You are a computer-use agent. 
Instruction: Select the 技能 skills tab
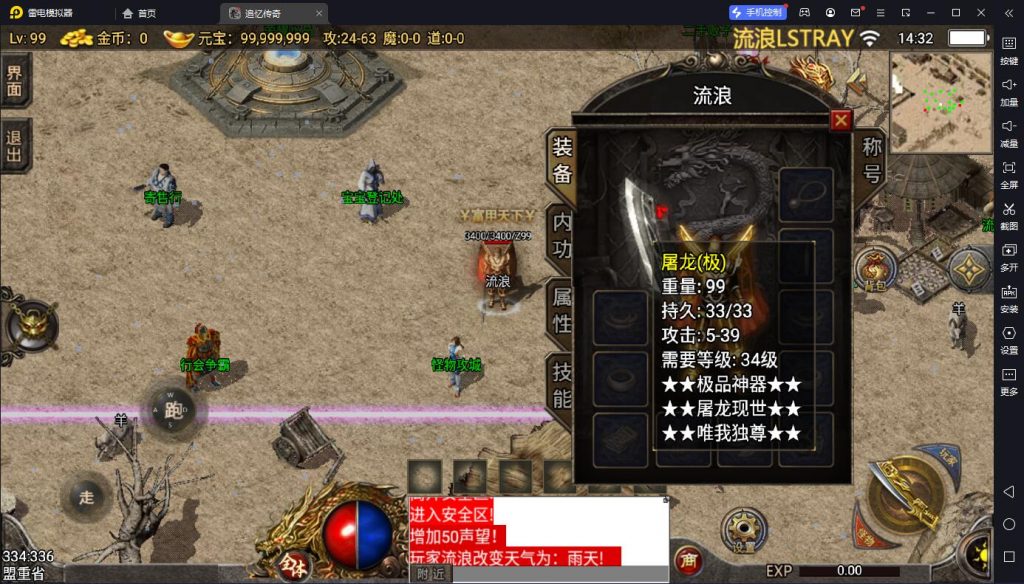click(562, 385)
